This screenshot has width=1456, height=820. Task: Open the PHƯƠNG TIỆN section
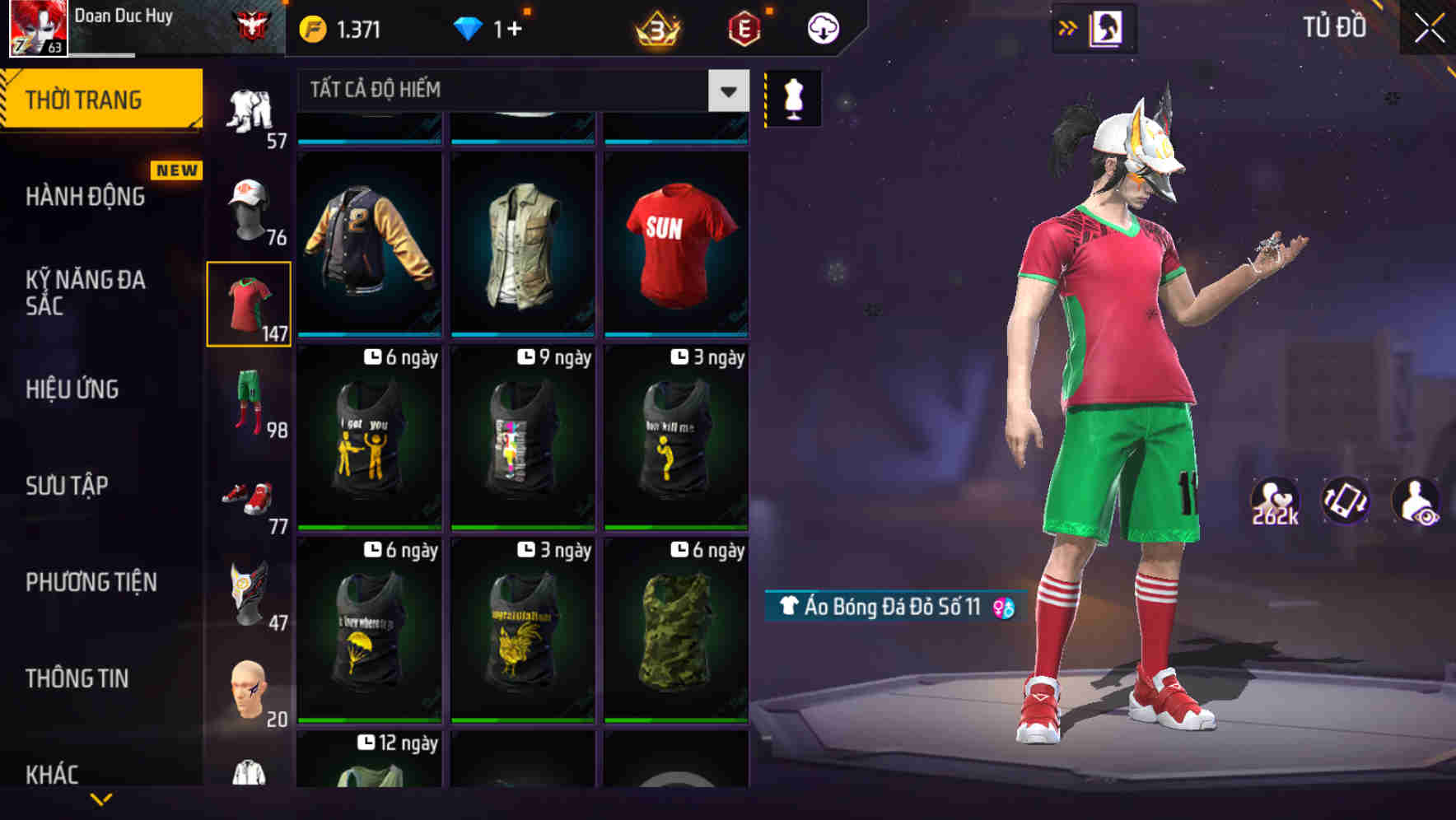[91, 581]
